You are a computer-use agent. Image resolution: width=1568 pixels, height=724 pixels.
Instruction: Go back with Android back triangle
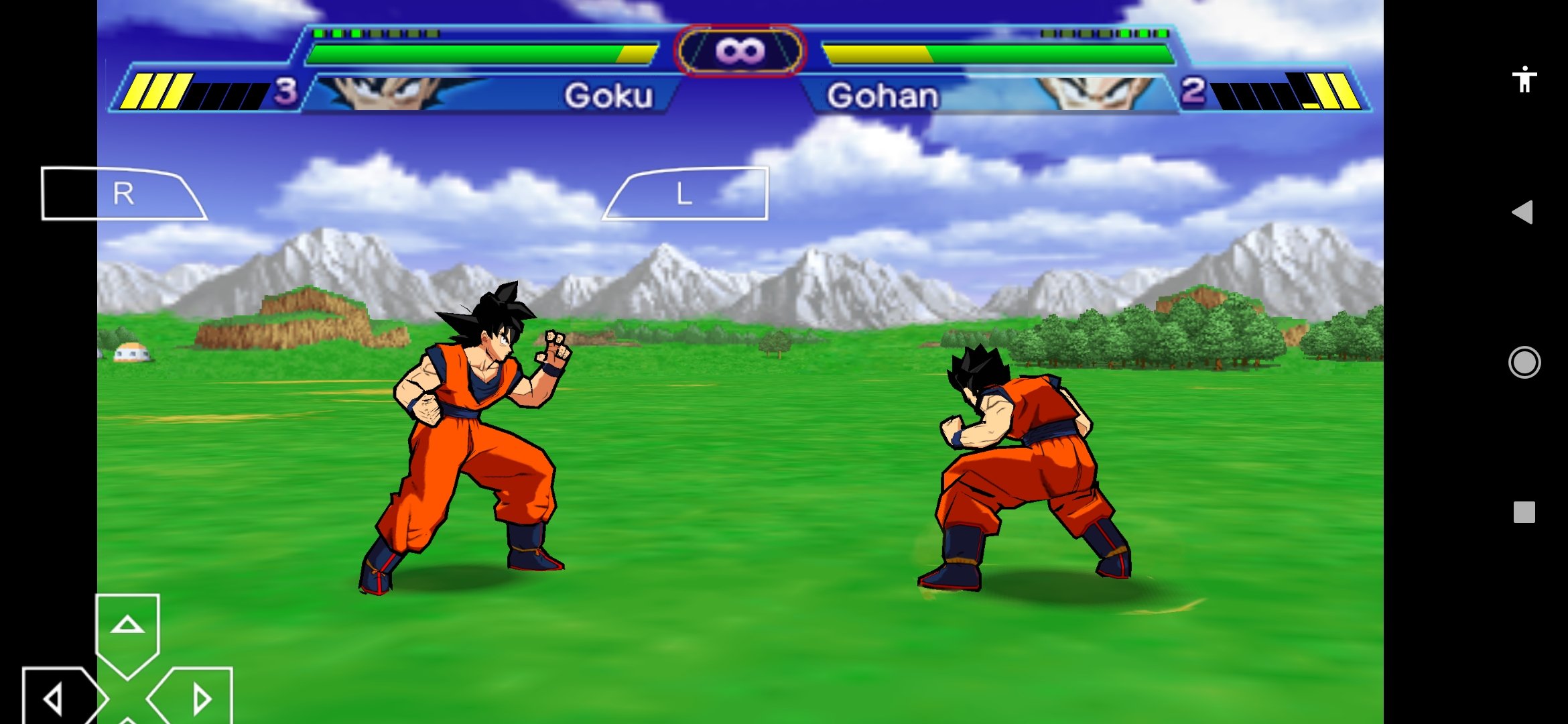pos(1523,213)
